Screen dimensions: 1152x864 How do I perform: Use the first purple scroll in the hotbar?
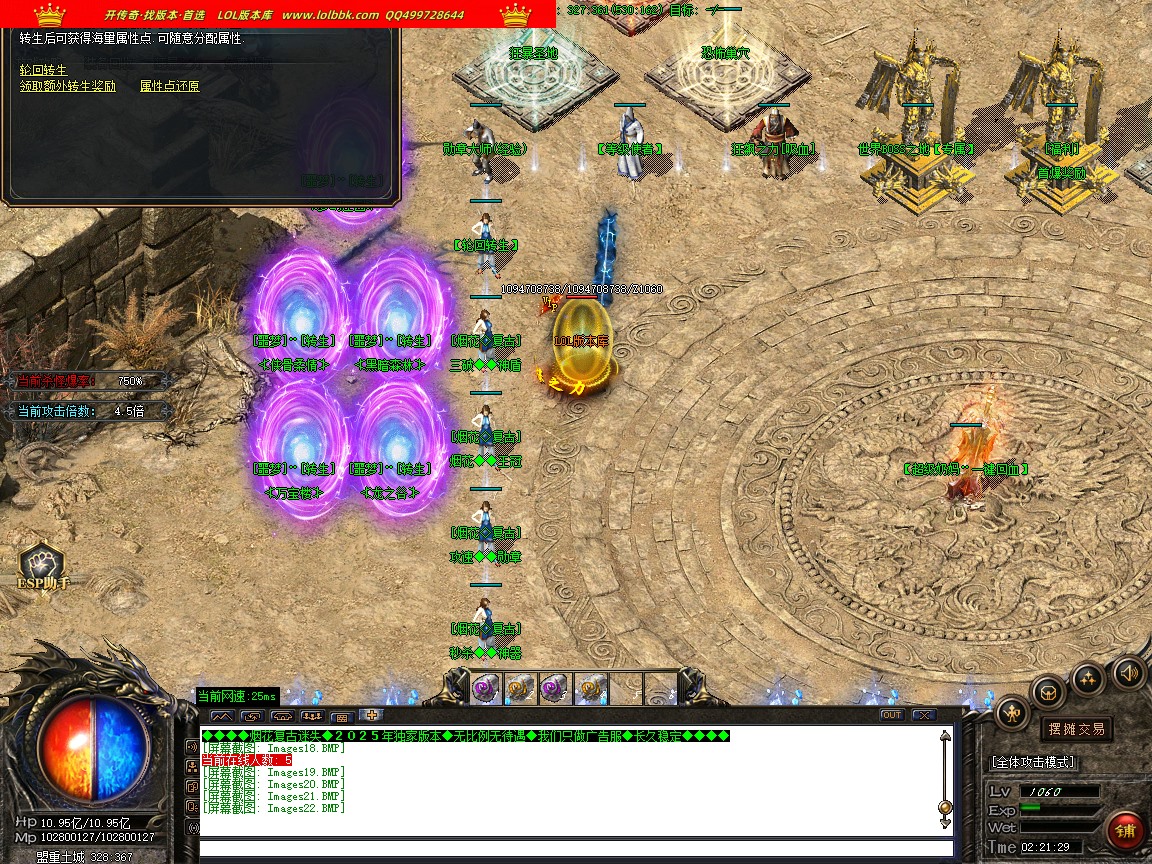486,688
